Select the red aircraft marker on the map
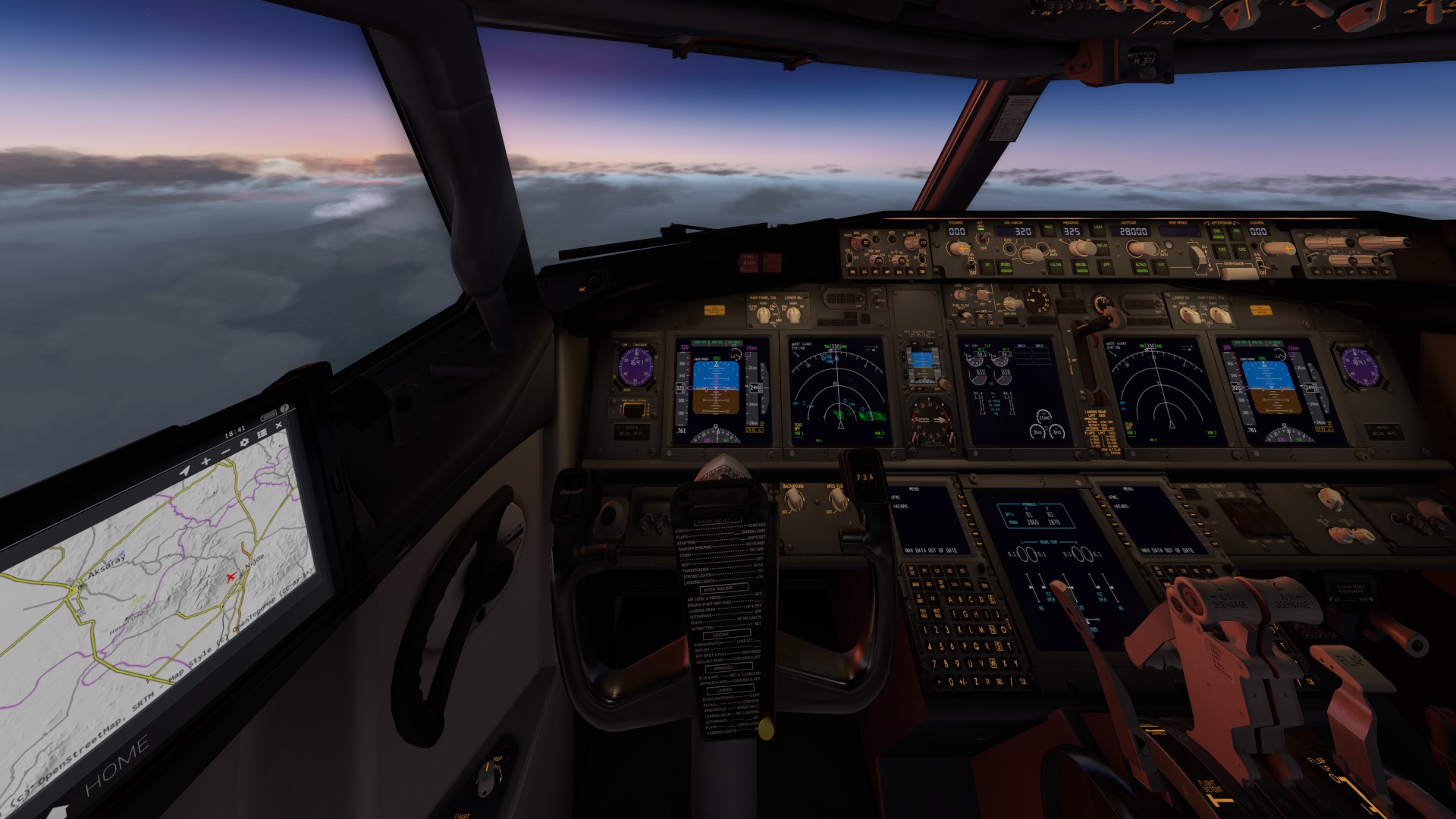1456x819 pixels. [231, 577]
